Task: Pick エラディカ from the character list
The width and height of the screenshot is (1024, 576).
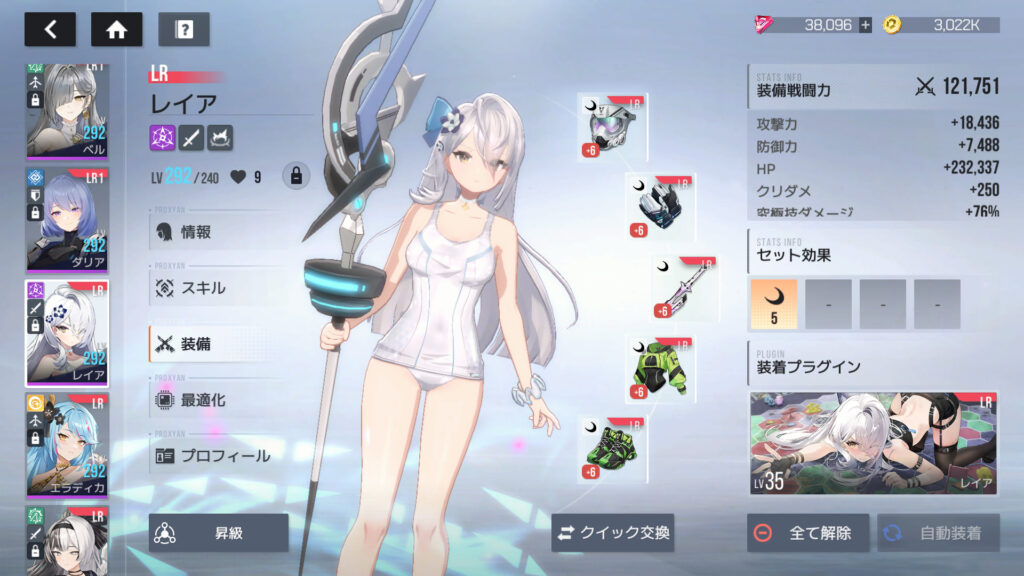Action: pyautogui.click(x=66, y=444)
